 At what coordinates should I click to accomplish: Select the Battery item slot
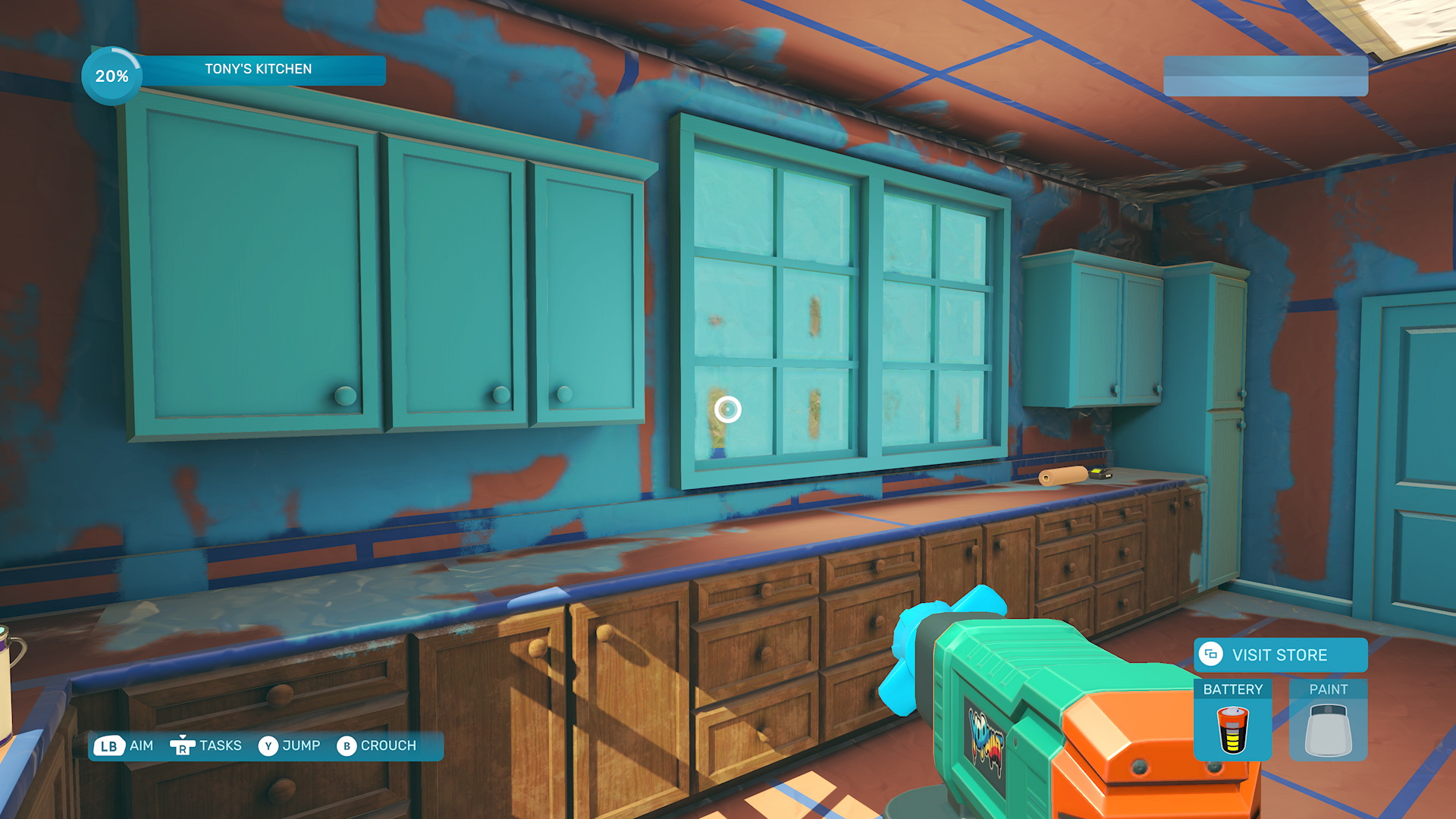tap(1232, 720)
